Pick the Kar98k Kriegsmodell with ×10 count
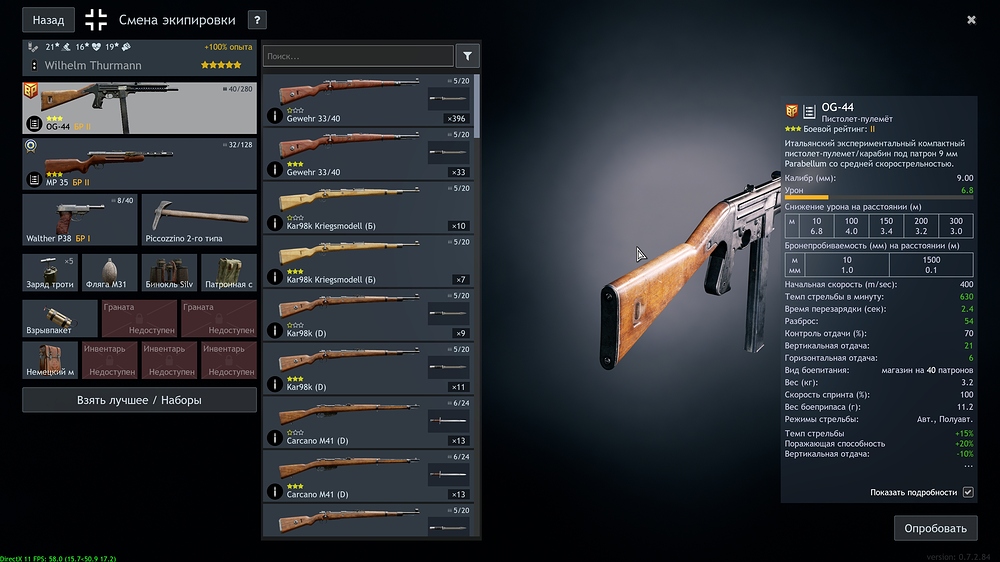The image size is (1000, 562). 367,208
